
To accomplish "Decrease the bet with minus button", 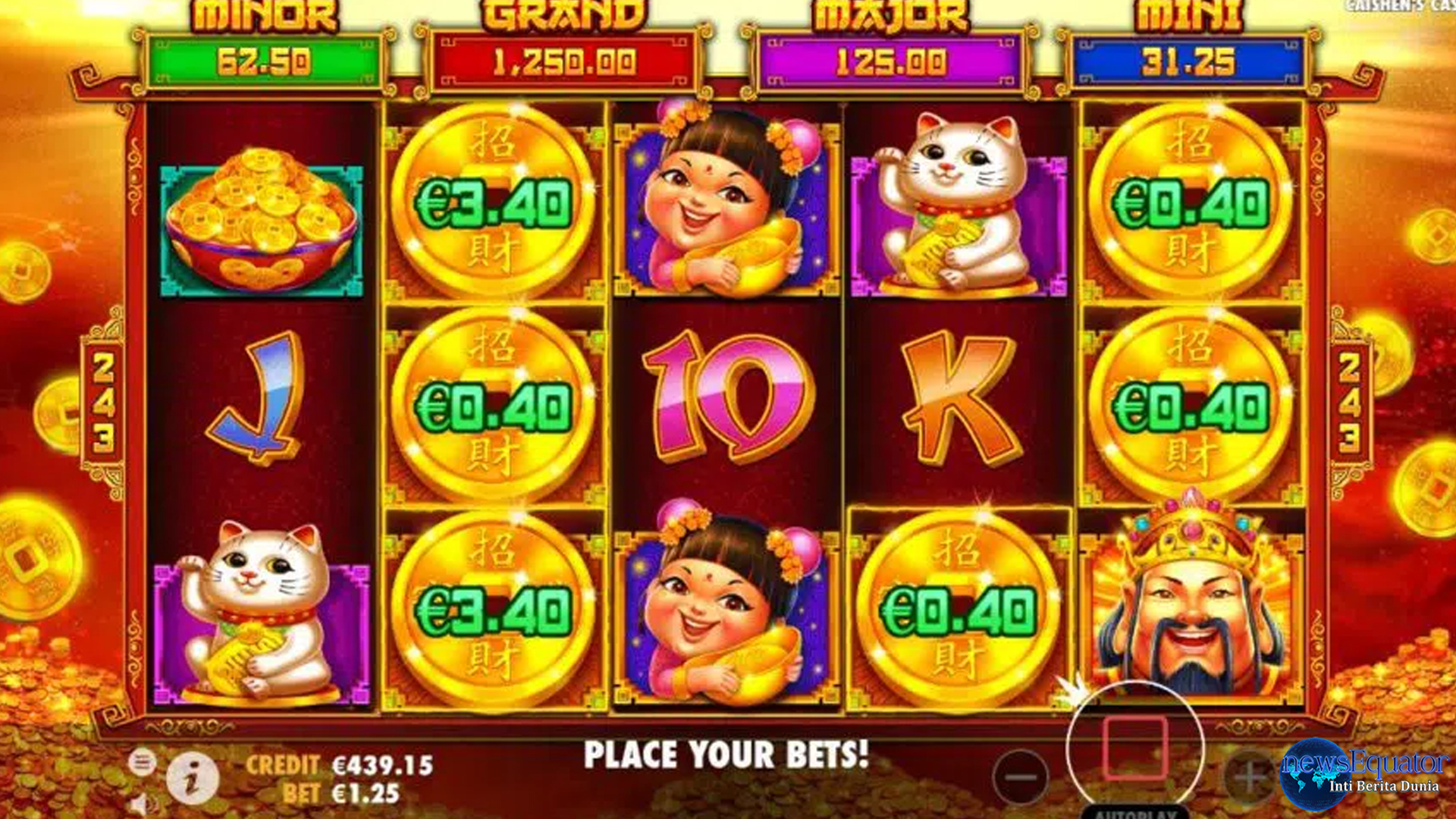I will point(1021,777).
